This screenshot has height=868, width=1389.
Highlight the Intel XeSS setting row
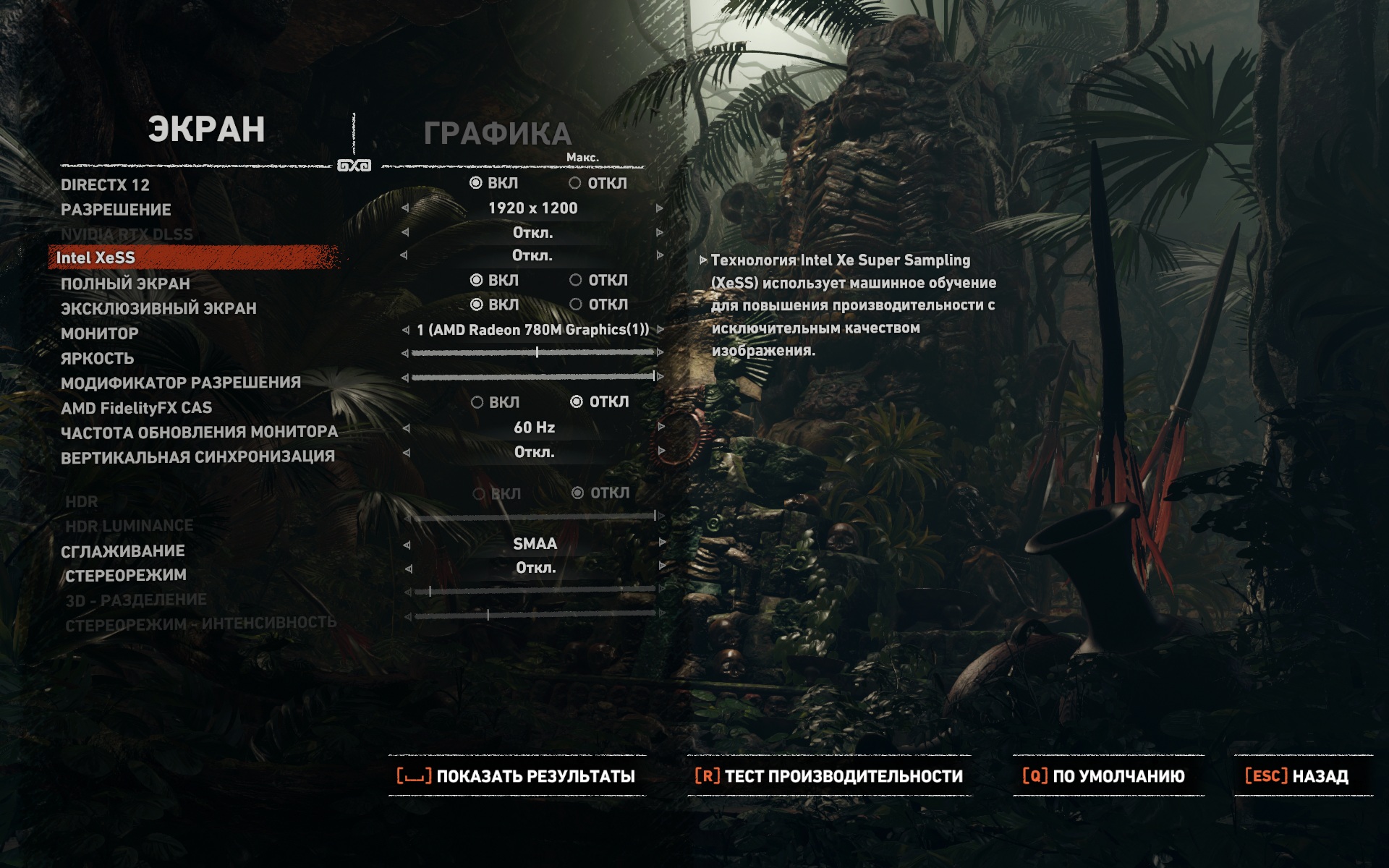95,258
